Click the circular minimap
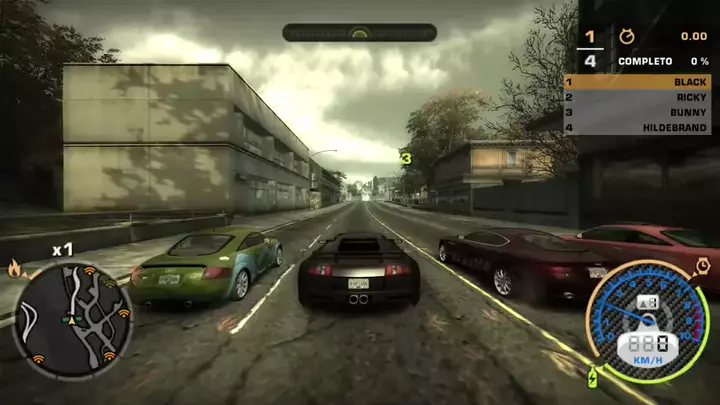The width and height of the screenshot is (720, 405). [x=72, y=318]
